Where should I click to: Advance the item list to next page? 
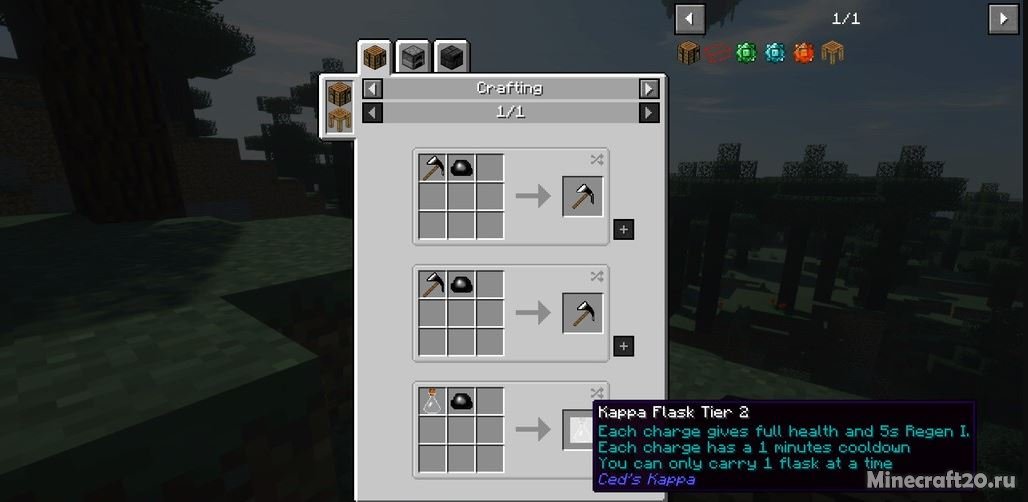[x=1002, y=18]
